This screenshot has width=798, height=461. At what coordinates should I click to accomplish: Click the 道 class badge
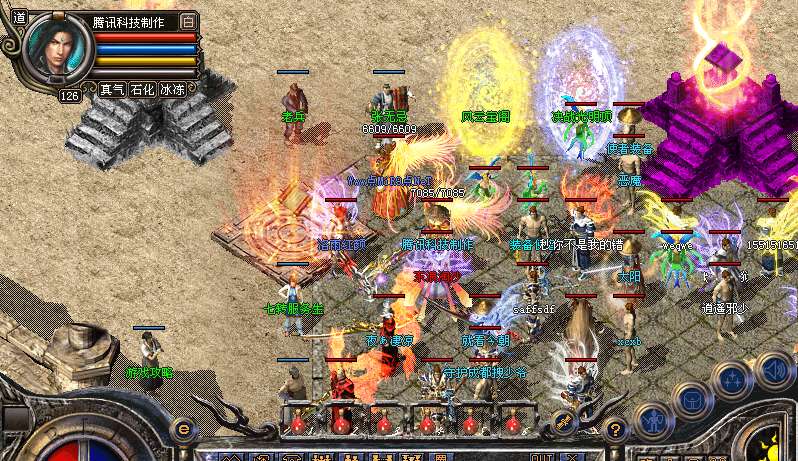pyautogui.click(x=19, y=18)
